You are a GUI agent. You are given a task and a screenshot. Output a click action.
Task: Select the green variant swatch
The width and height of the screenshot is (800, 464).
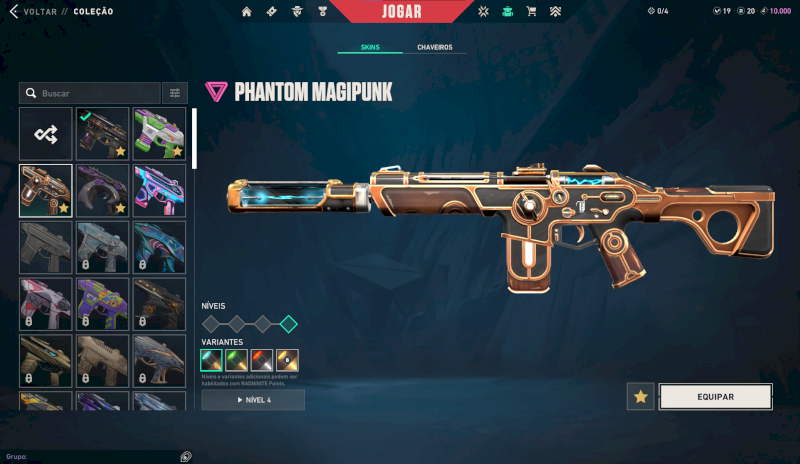click(x=237, y=360)
